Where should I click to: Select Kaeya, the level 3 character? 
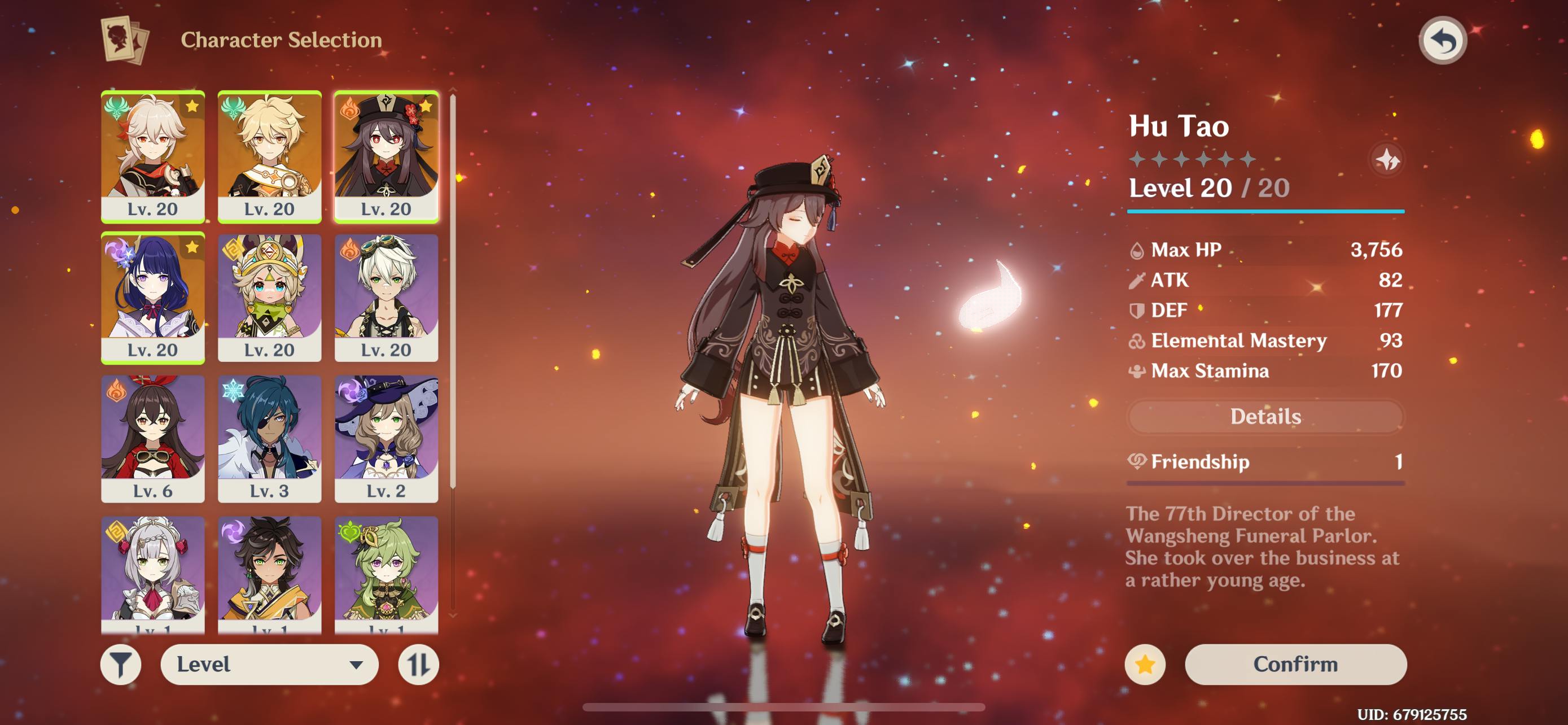(269, 438)
